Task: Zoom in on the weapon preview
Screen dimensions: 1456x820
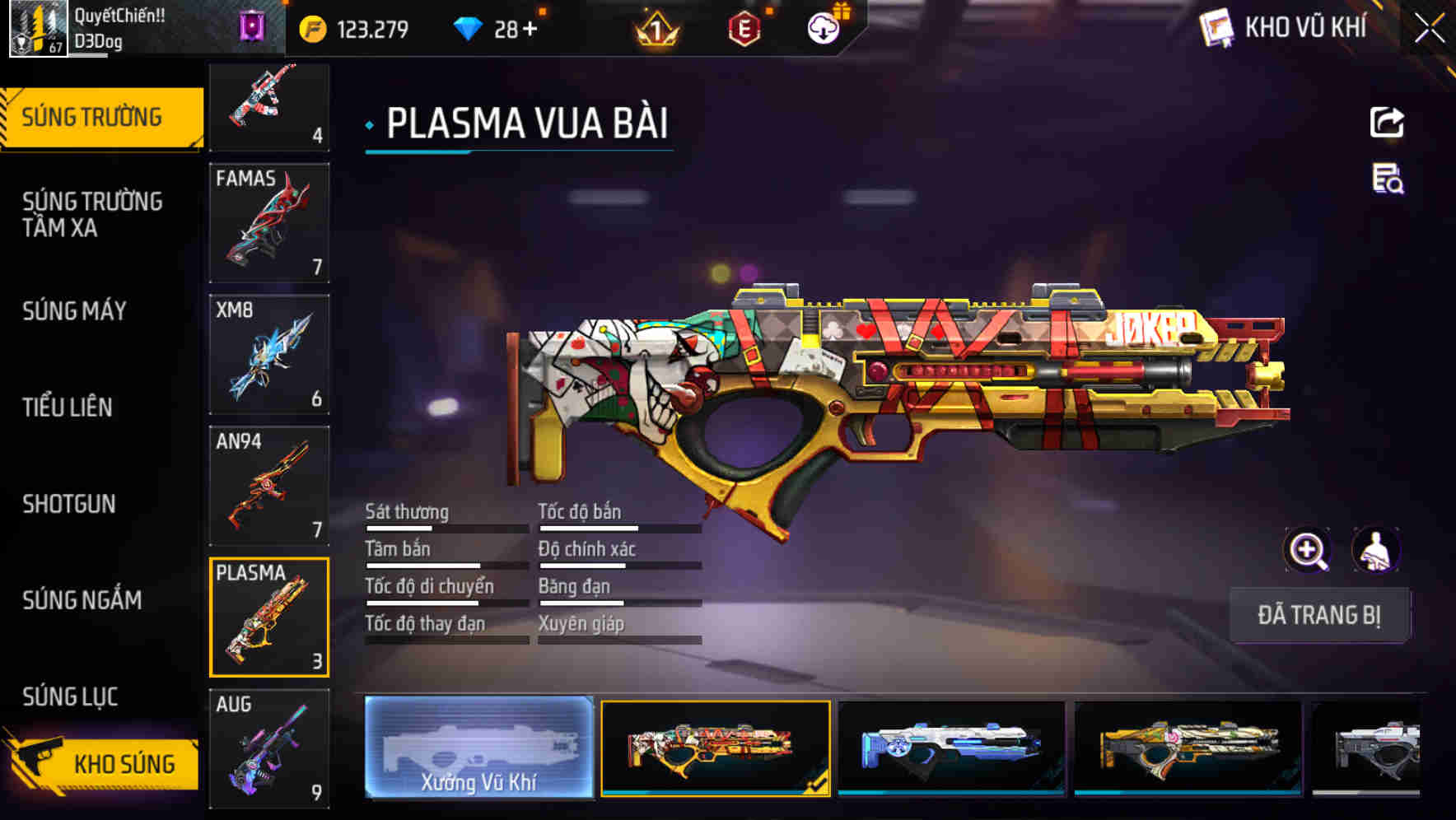Action: tap(1308, 550)
